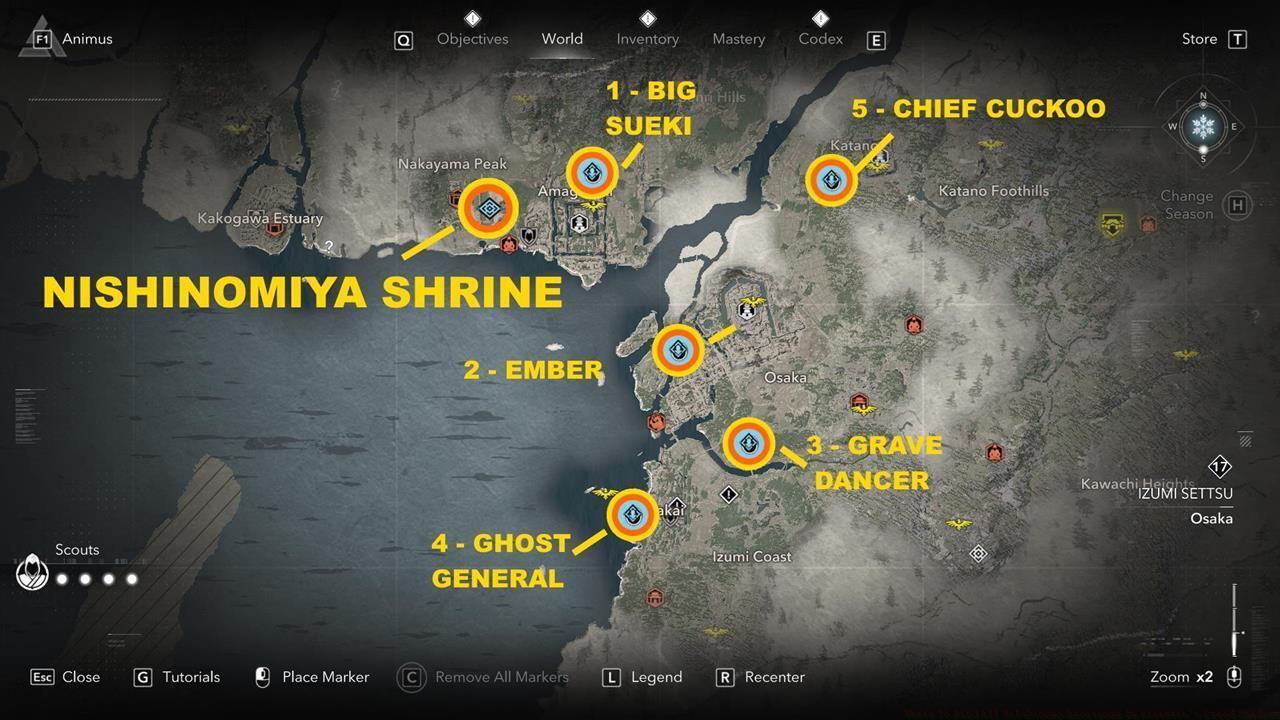
Task: Select the Nishinomiya Shrine map marker
Action: tap(488, 209)
